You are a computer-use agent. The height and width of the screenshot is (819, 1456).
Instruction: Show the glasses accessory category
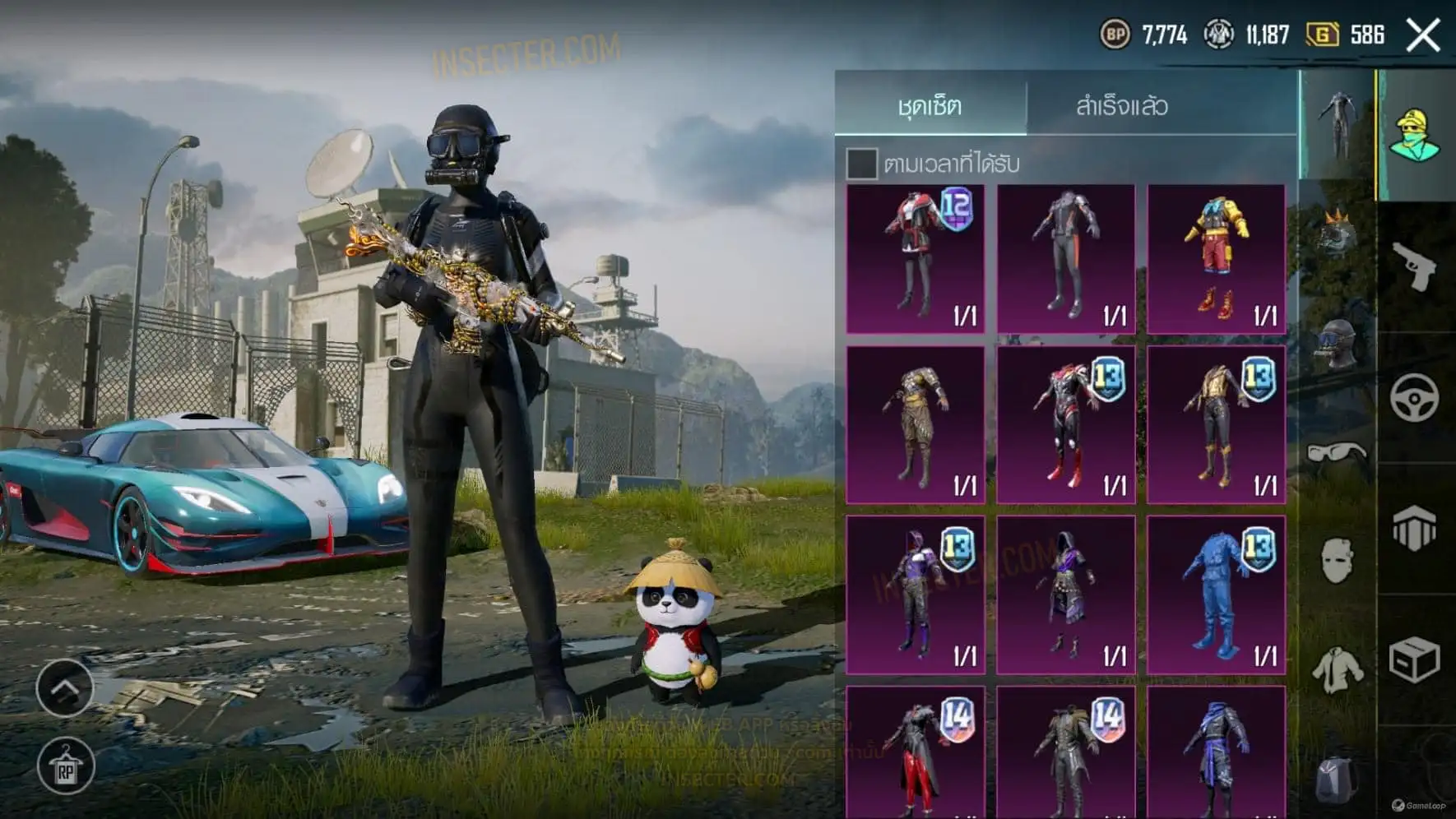[1336, 453]
